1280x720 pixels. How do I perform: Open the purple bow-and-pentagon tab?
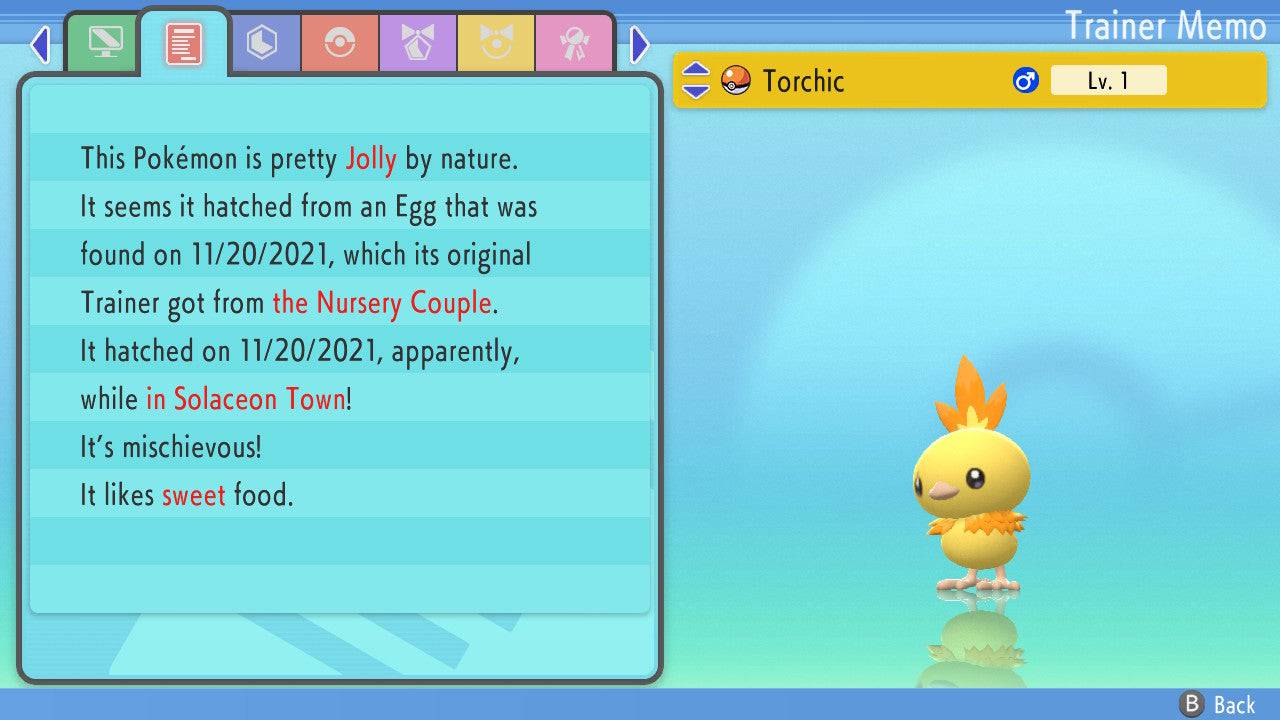[x=418, y=43]
